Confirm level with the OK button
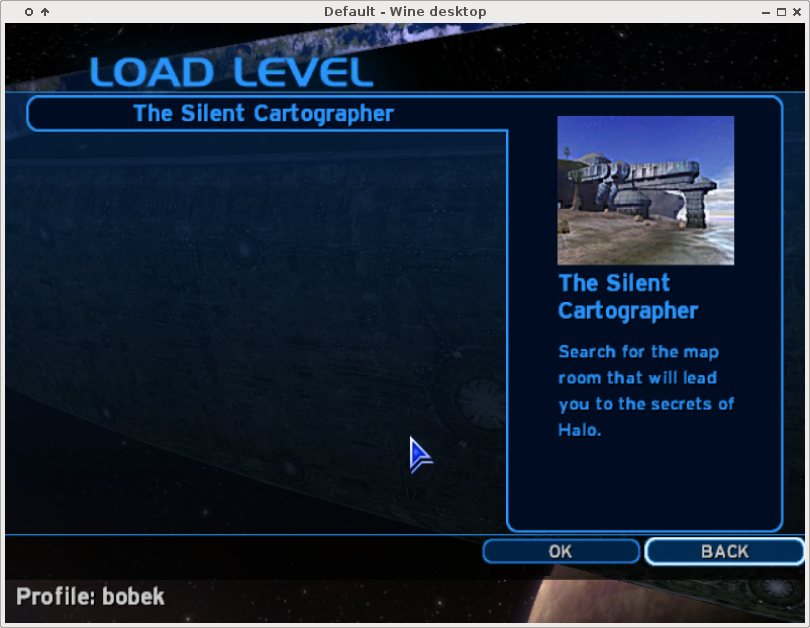 pos(560,551)
